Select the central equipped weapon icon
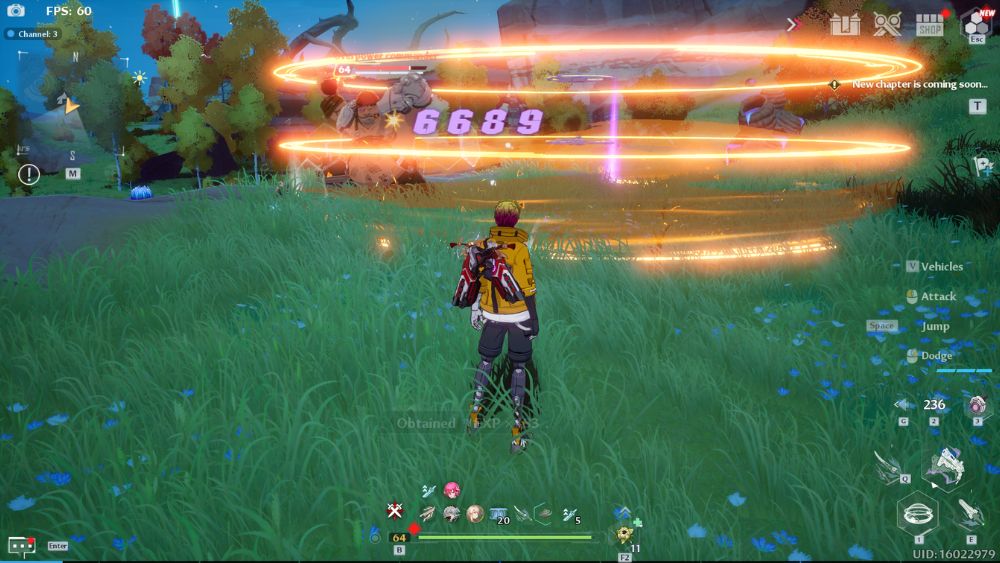The width and height of the screenshot is (1000, 563). (943, 464)
